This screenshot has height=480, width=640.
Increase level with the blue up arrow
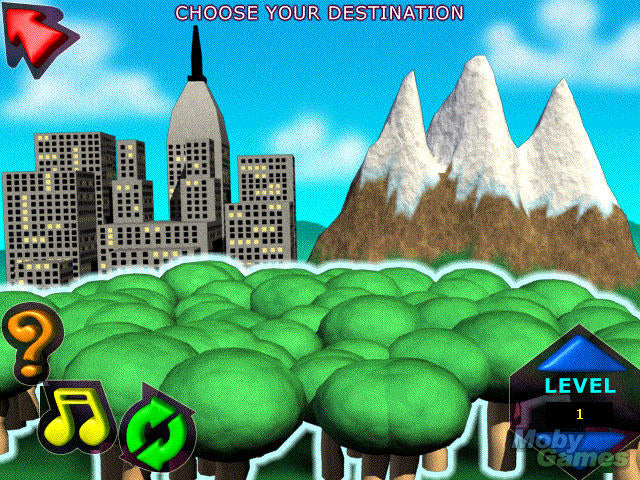coord(580,353)
